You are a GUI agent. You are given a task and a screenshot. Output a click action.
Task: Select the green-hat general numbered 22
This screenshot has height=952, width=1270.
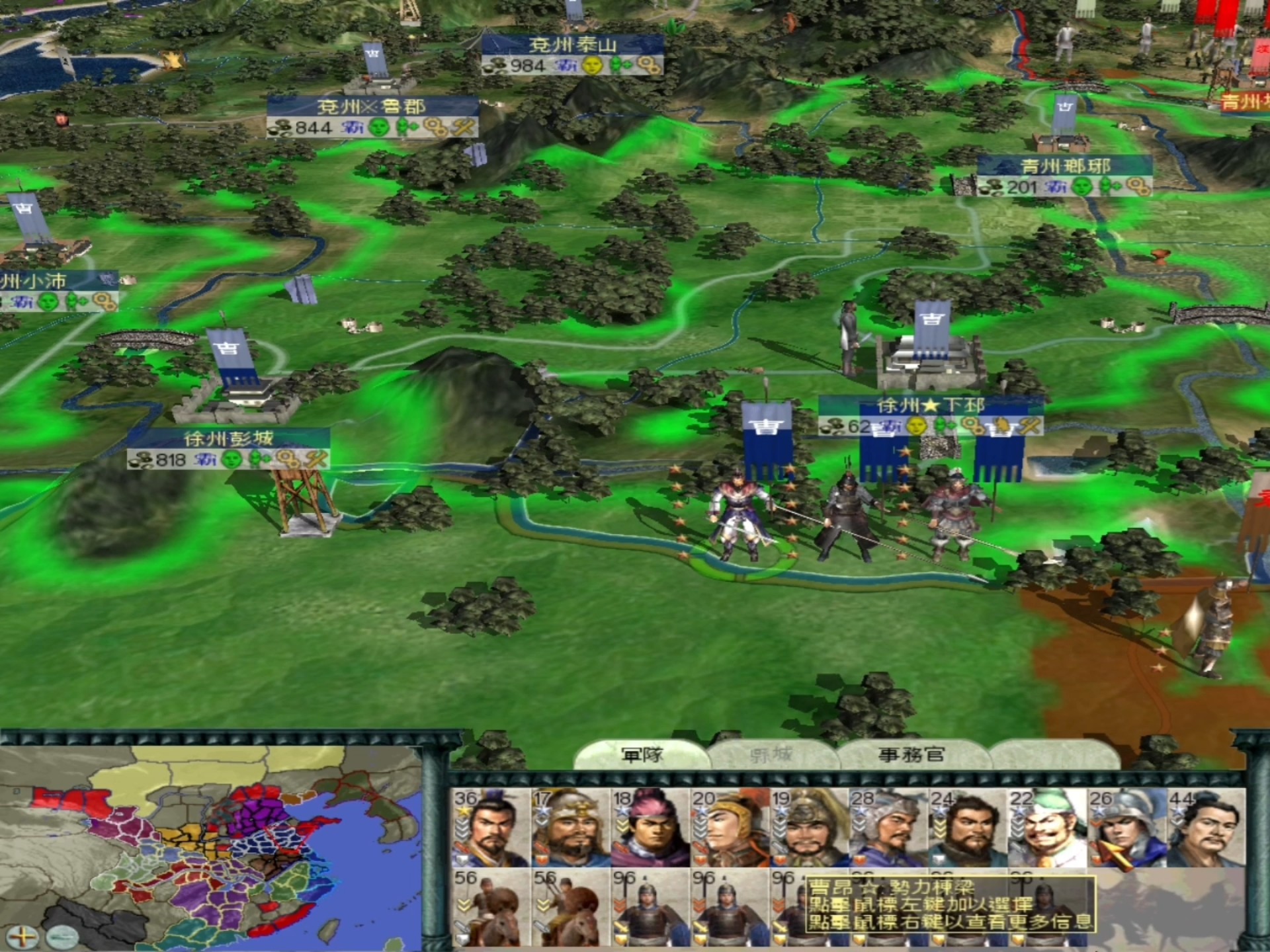point(1046,827)
